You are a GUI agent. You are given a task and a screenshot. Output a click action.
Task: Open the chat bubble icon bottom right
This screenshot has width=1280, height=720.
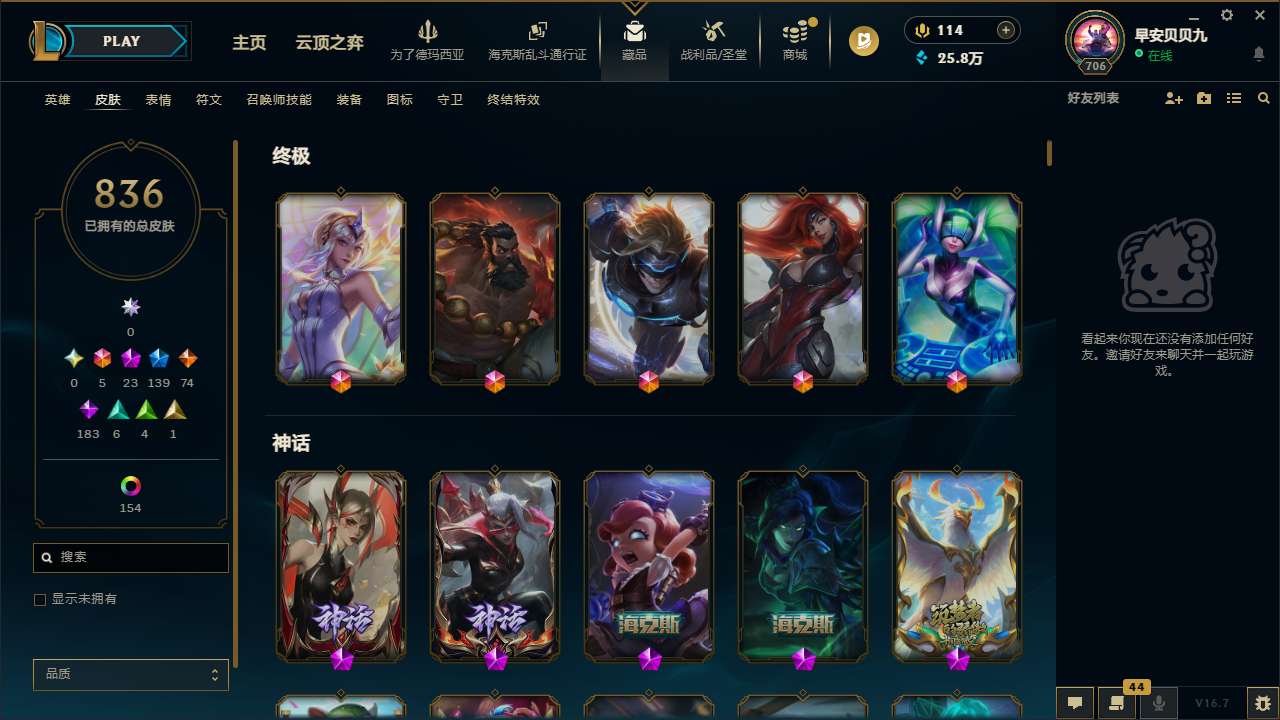pyautogui.click(x=1074, y=703)
